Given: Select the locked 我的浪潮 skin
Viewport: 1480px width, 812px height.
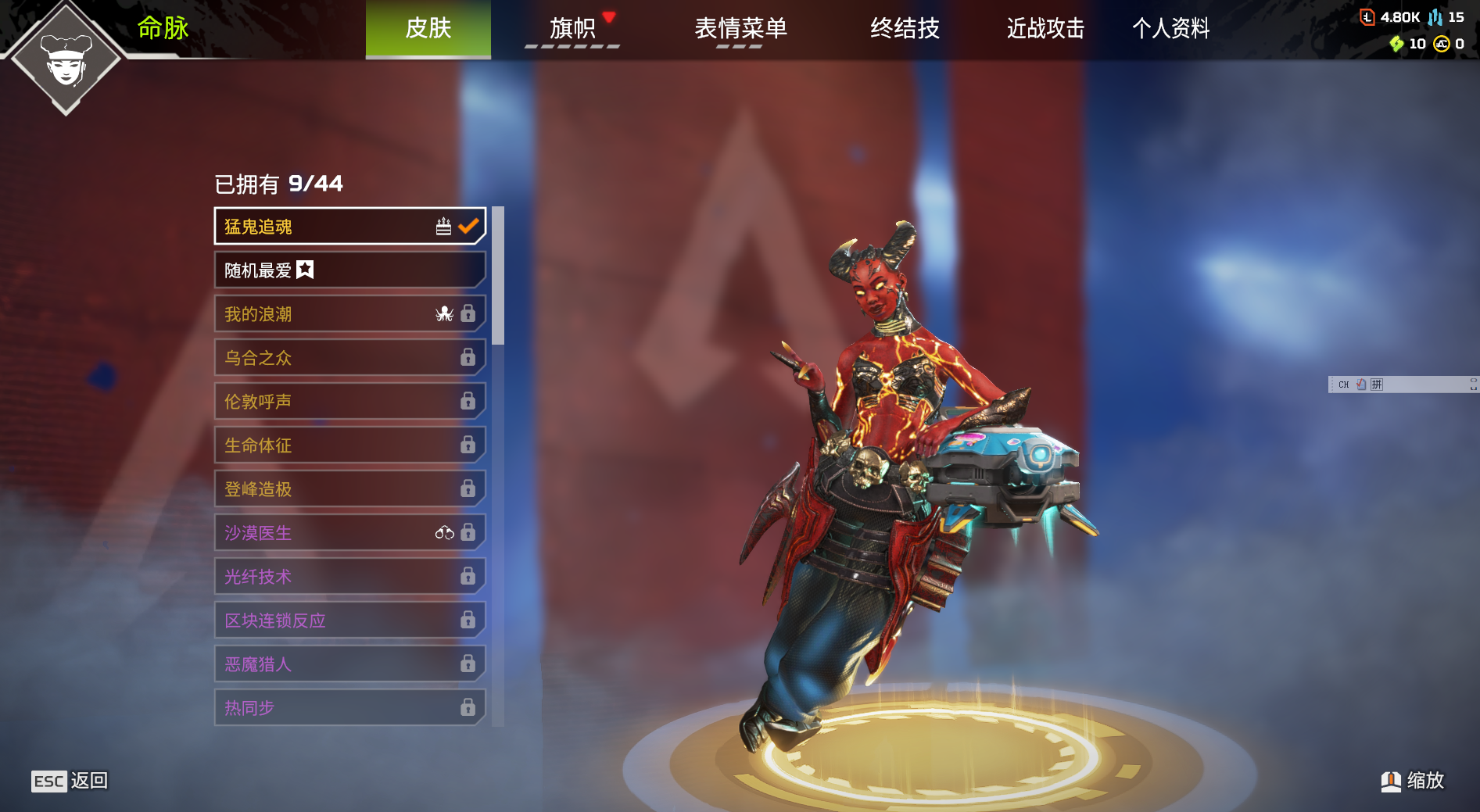Looking at the screenshot, I should (x=349, y=314).
